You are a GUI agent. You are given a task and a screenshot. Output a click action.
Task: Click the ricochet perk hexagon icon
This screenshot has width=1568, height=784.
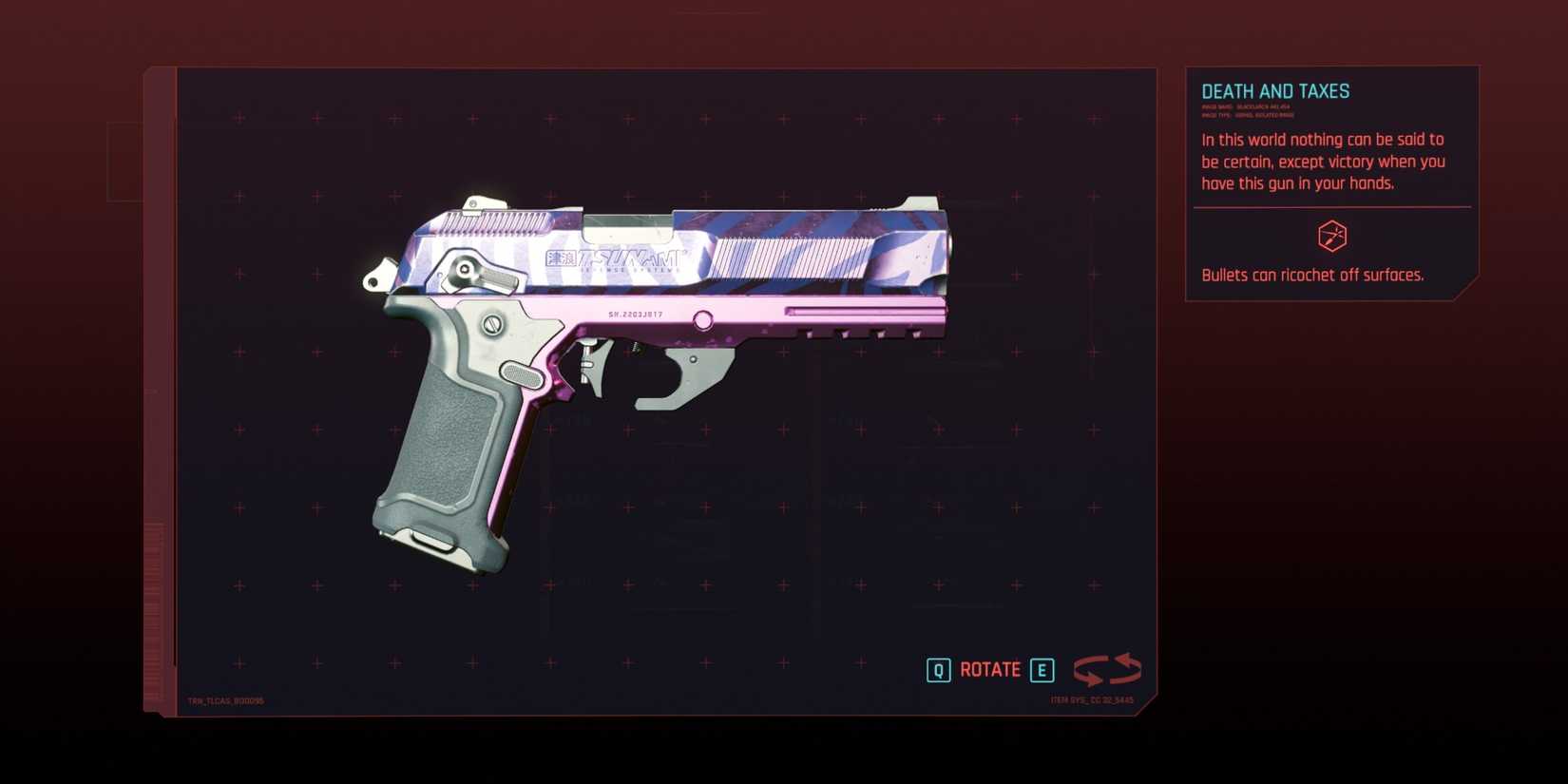[x=1331, y=237]
